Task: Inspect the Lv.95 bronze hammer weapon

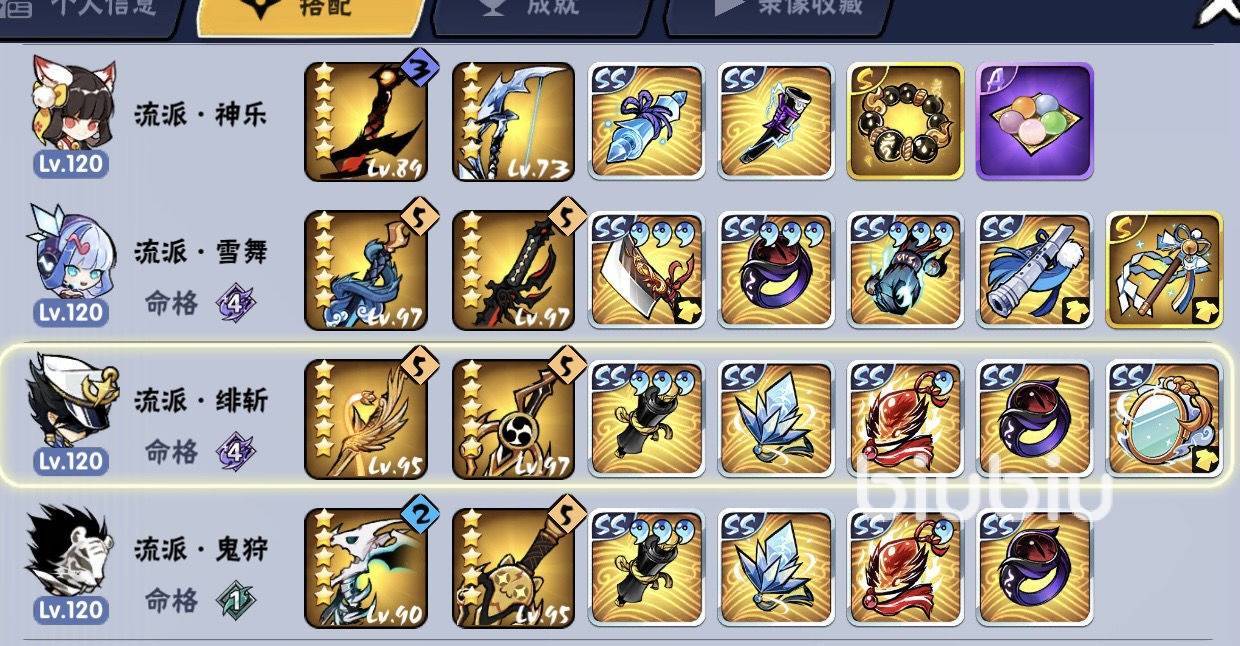Action: point(513,566)
